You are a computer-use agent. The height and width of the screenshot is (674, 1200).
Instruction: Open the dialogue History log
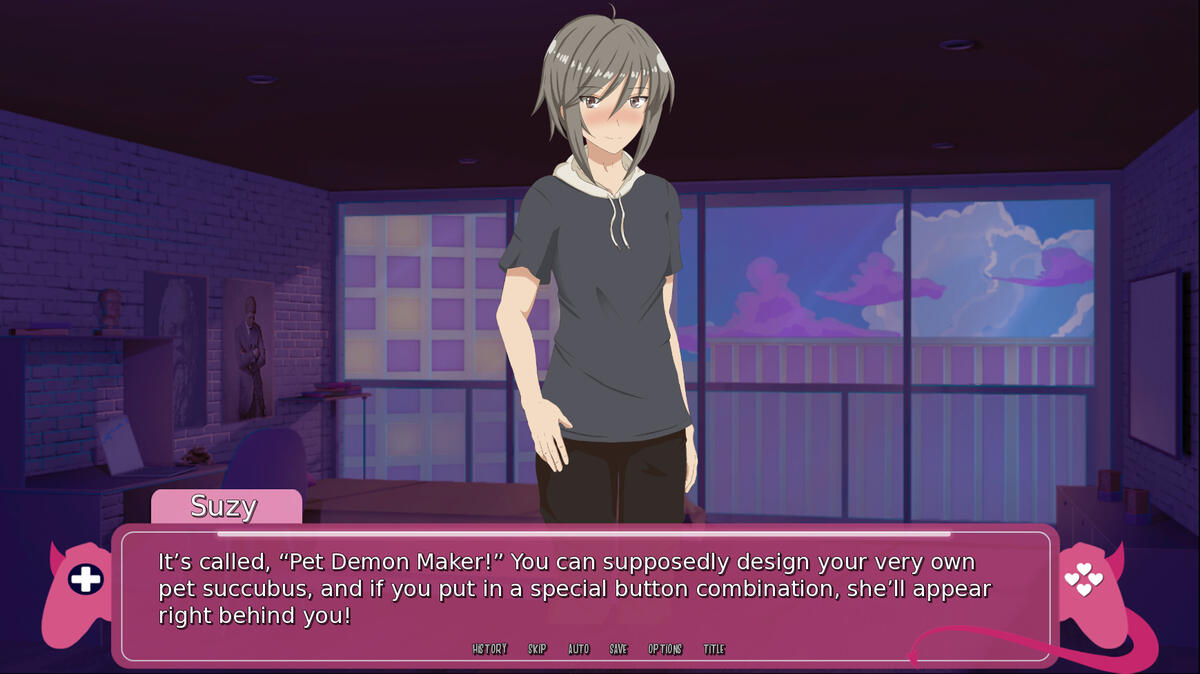490,649
